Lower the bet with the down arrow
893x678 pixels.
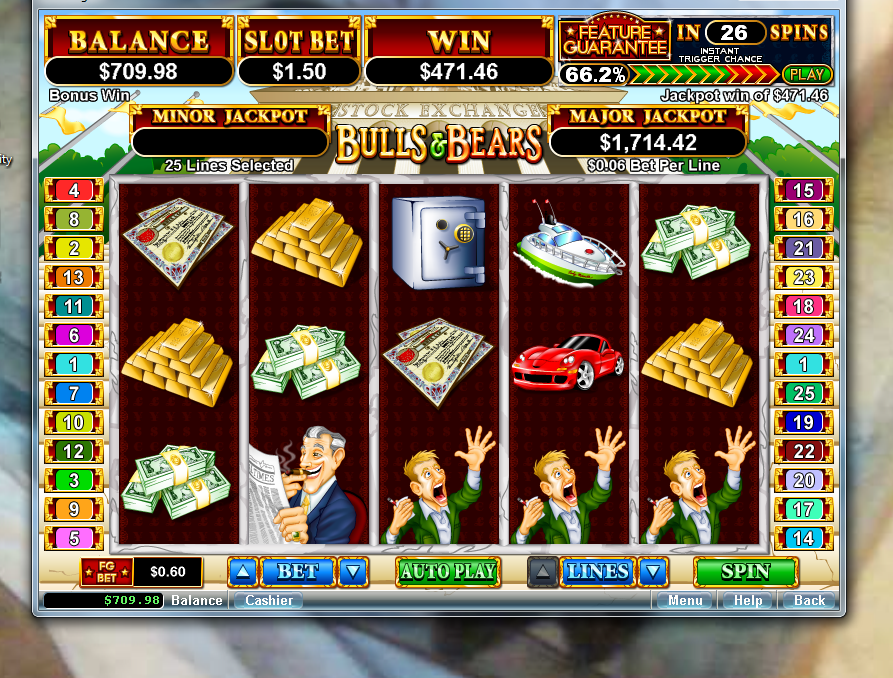click(353, 572)
